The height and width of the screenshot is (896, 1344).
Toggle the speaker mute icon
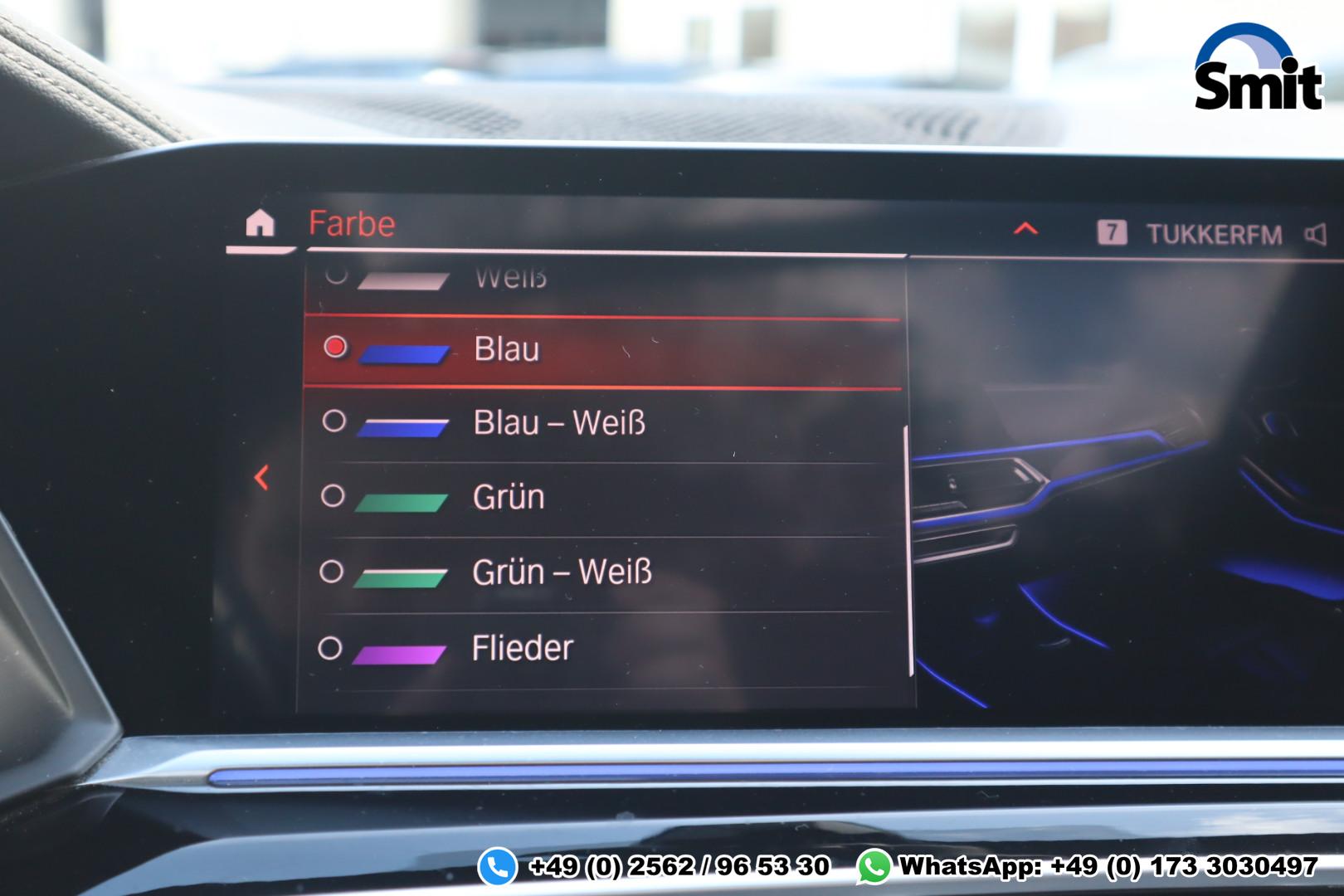(x=1316, y=235)
